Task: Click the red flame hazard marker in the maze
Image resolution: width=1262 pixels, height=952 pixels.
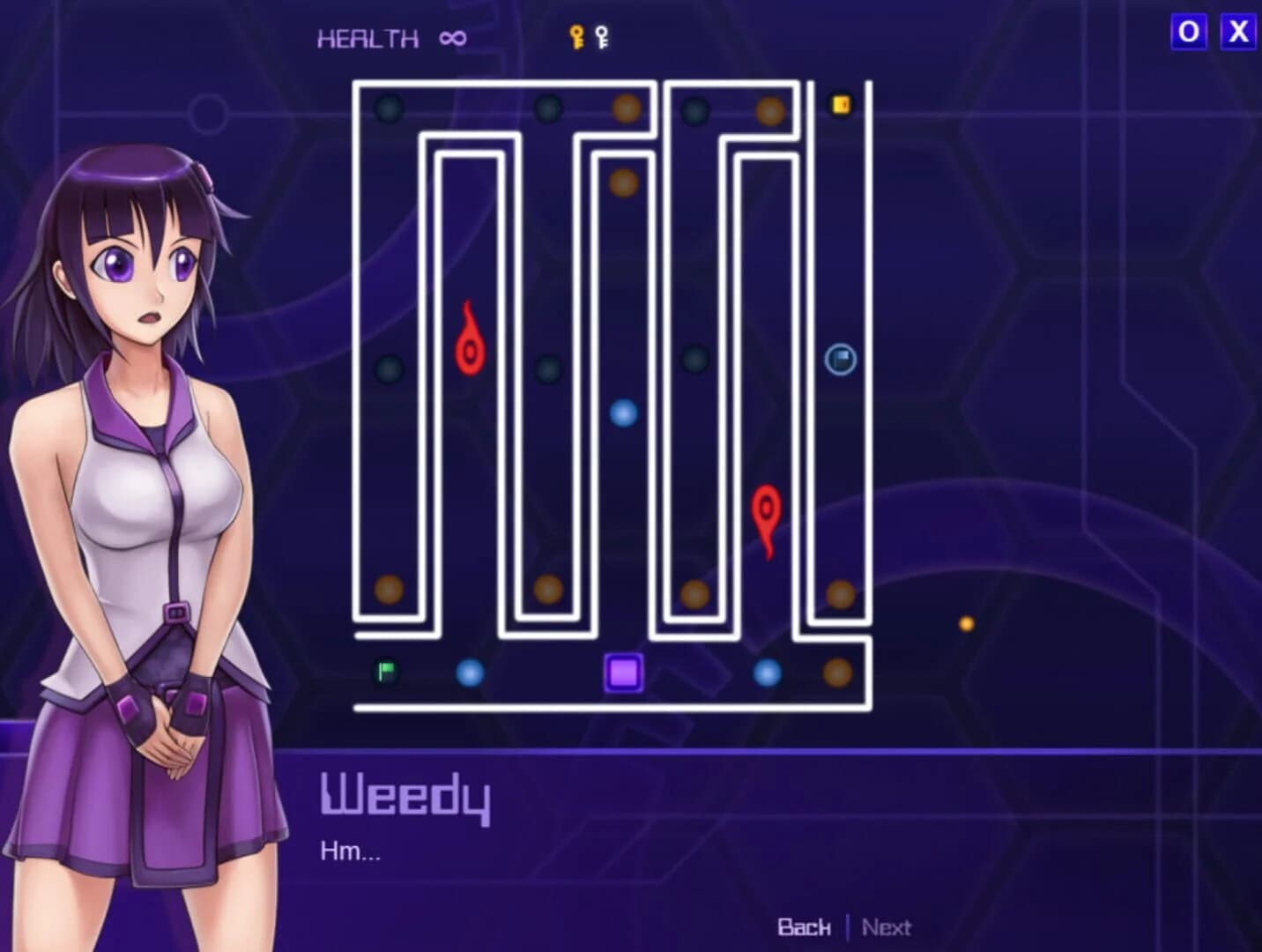Action: click(x=468, y=339)
